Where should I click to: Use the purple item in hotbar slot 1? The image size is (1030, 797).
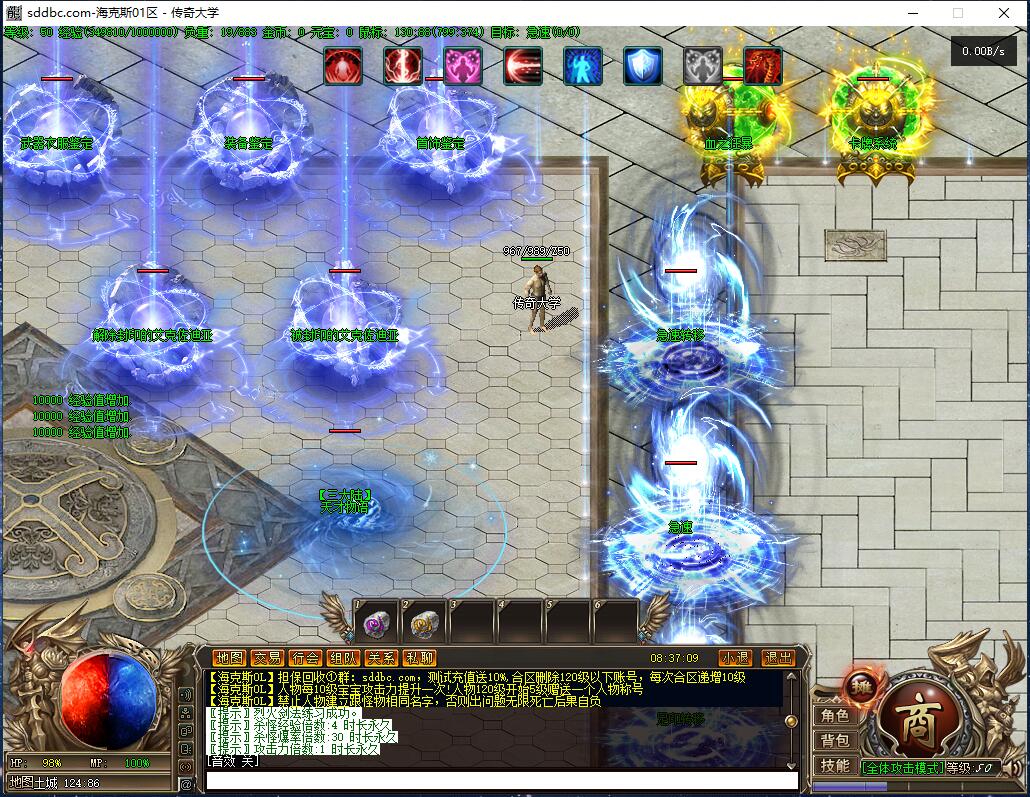(375, 624)
